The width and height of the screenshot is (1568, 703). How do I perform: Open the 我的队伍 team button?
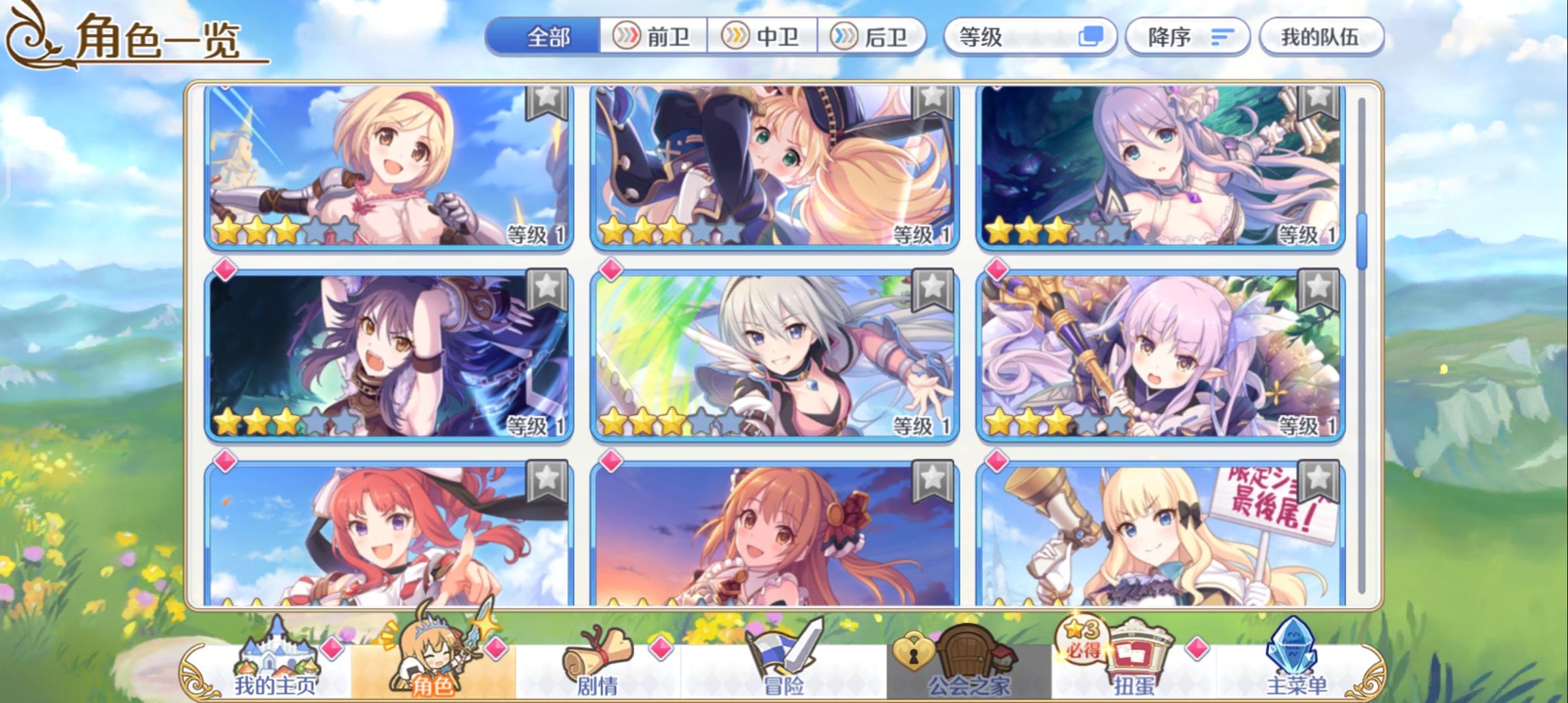coord(1322,37)
